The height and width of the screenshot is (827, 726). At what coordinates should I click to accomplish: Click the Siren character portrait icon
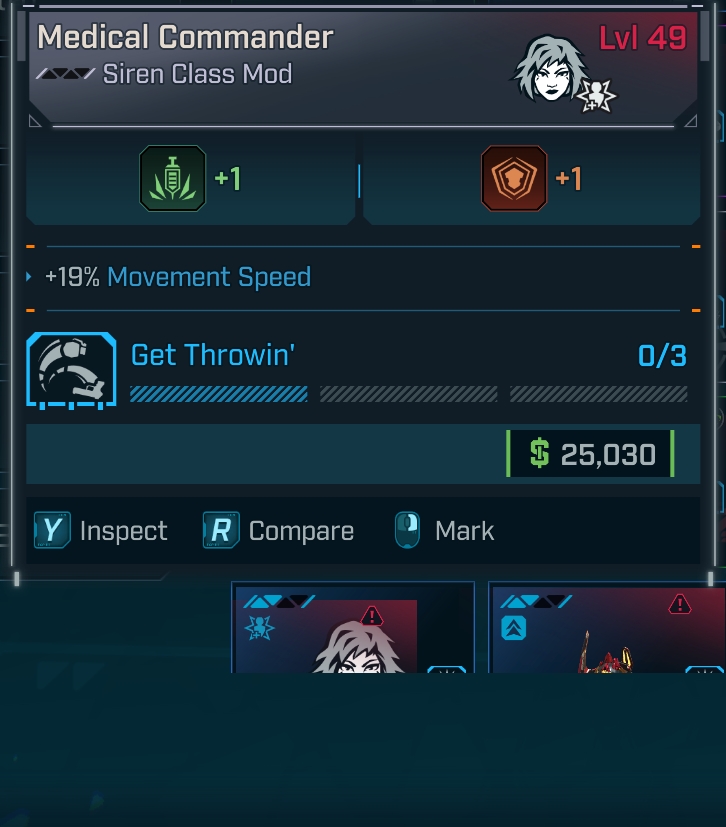(550, 70)
